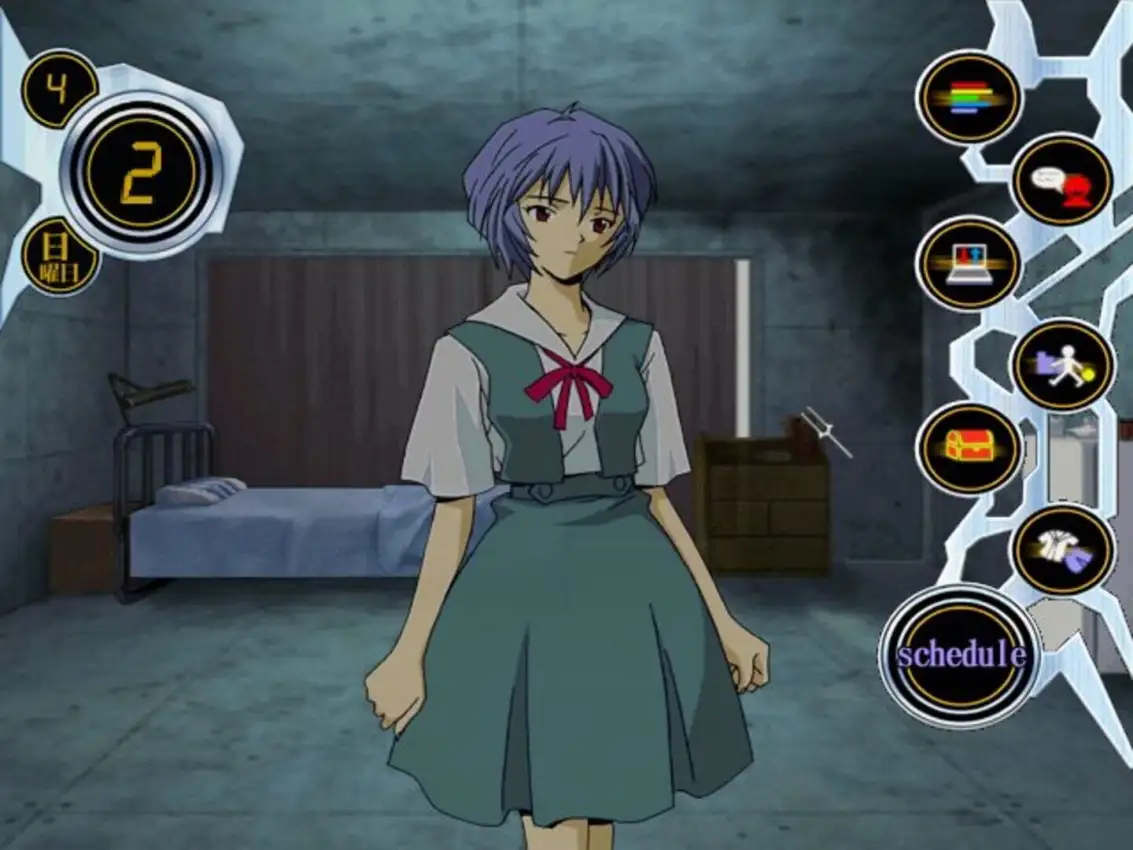Open the treasure chest icon
Image resolution: width=1133 pixels, height=850 pixels.
point(969,447)
